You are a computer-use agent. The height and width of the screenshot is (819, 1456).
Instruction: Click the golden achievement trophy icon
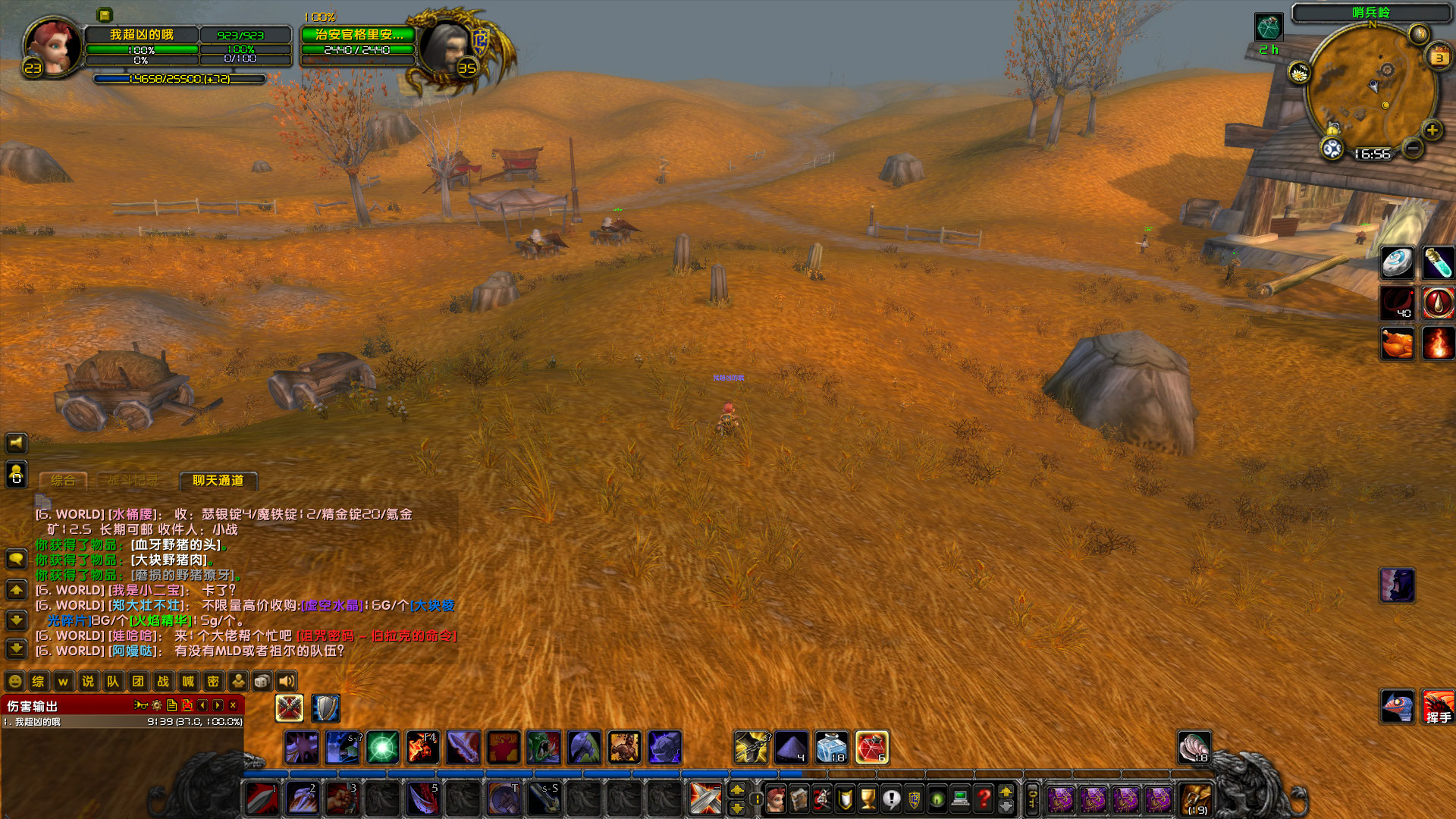[x=868, y=799]
